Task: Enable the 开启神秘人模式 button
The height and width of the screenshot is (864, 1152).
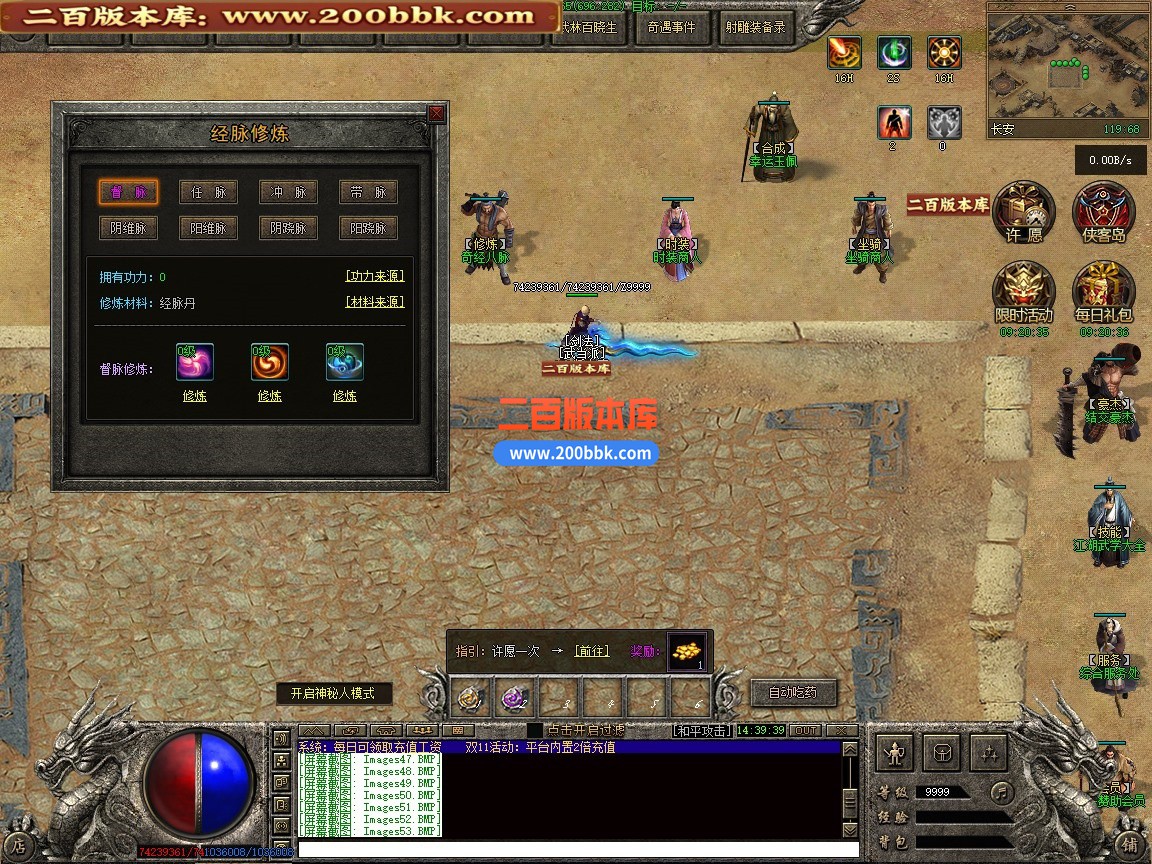Action: click(334, 694)
